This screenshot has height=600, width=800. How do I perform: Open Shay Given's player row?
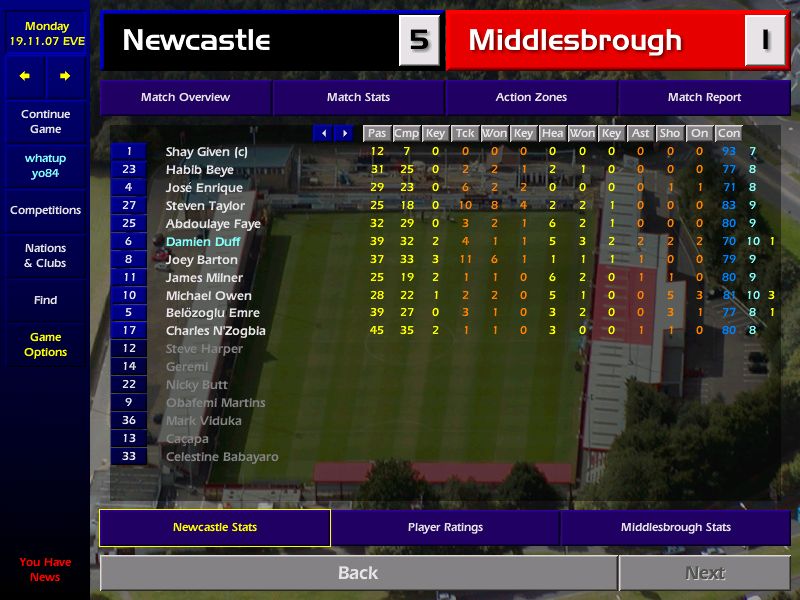(x=206, y=152)
